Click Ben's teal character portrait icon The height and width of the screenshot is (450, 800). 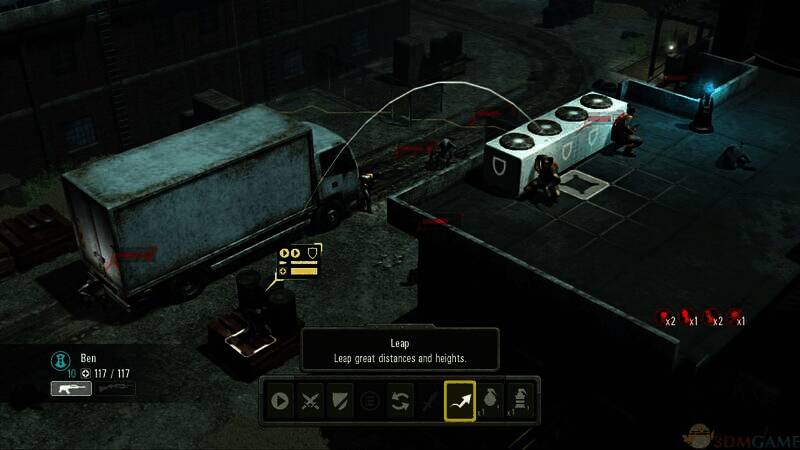click(x=57, y=357)
